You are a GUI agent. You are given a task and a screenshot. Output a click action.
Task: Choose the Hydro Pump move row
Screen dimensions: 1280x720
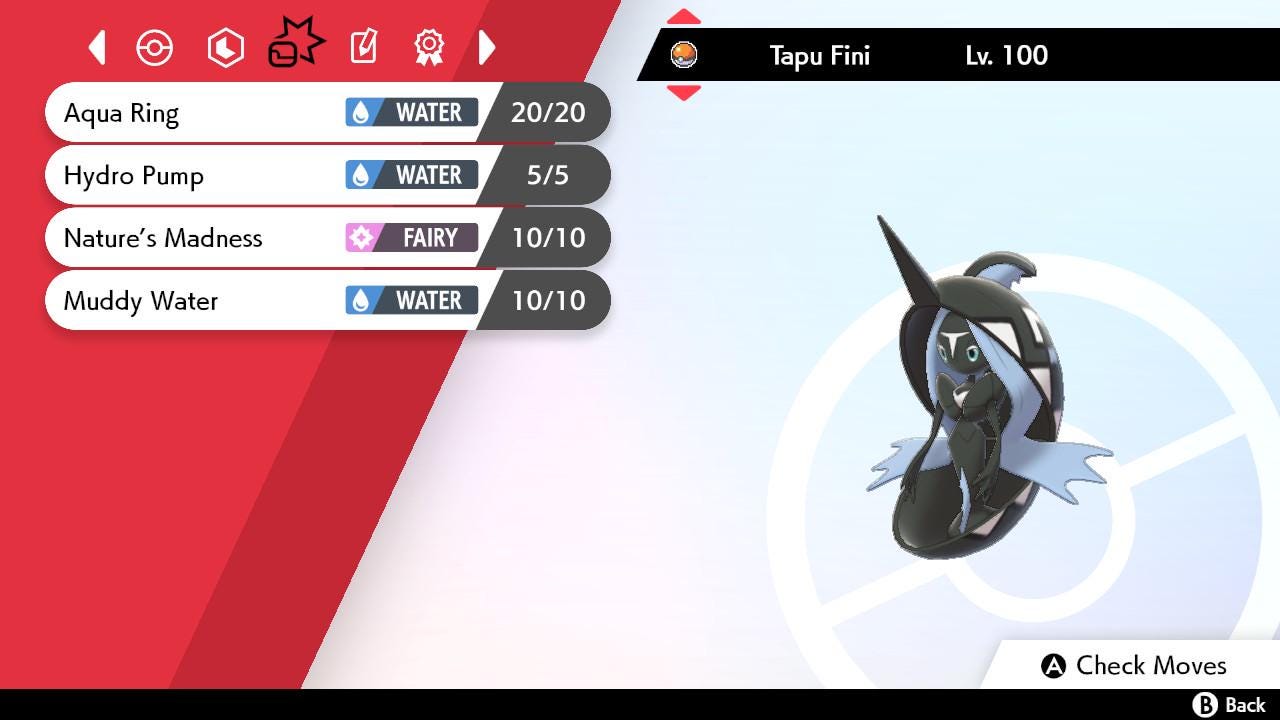coord(200,176)
